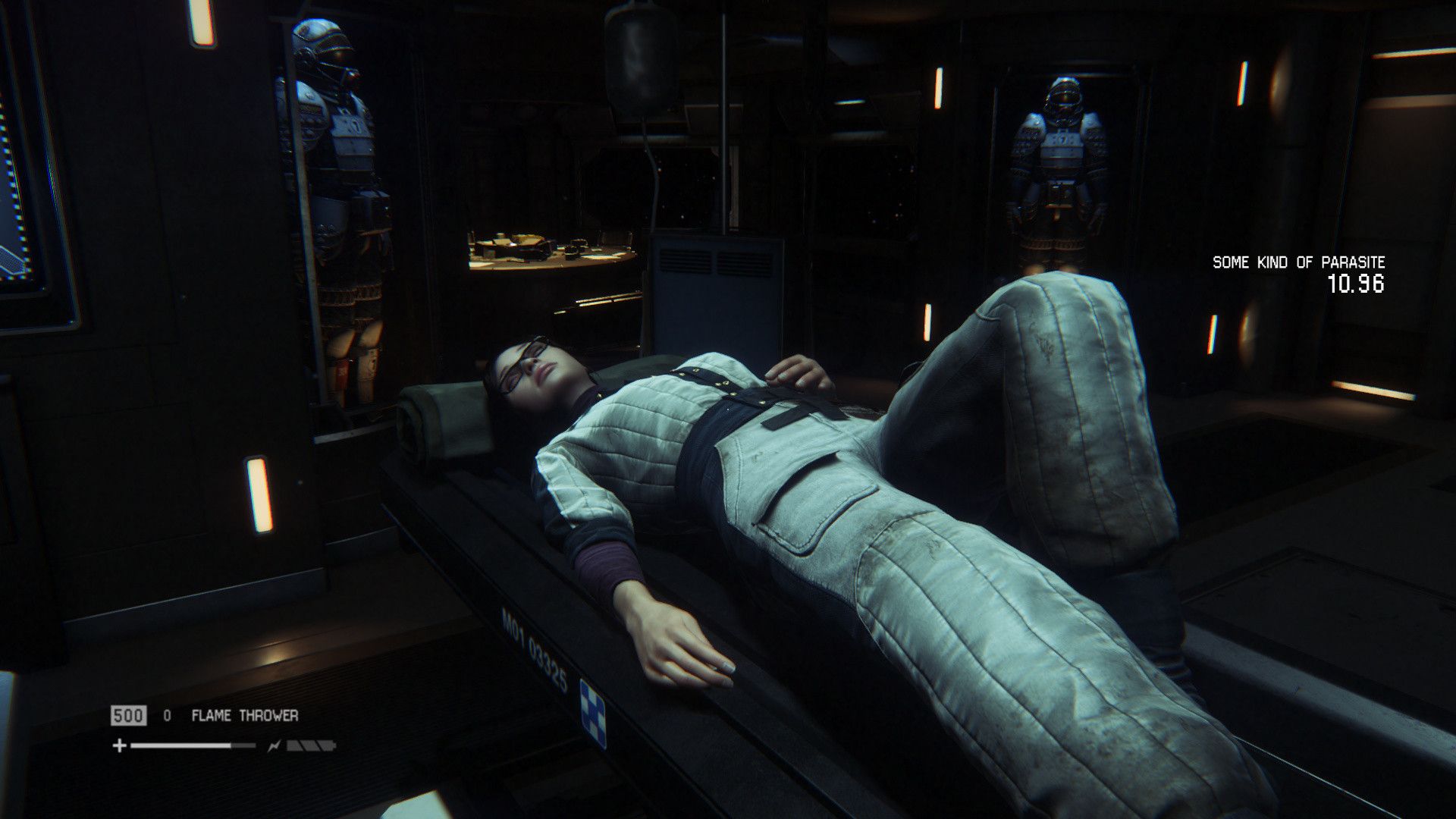This screenshot has height=819, width=1456.
Task: Open the Some Kind of Parasite objective tracker
Action: pos(1298,263)
